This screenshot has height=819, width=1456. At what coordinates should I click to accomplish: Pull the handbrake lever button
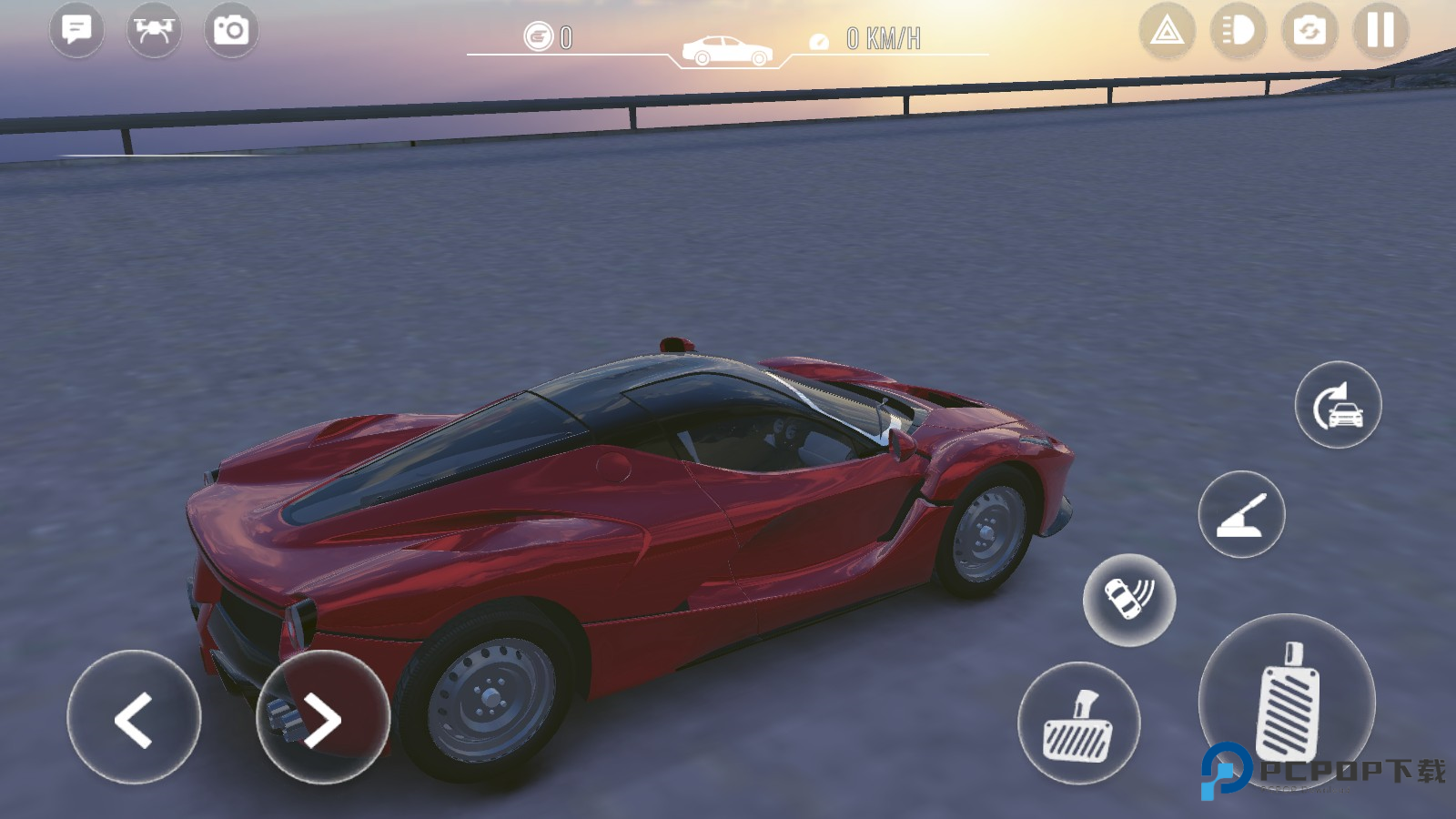[1241, 514]
